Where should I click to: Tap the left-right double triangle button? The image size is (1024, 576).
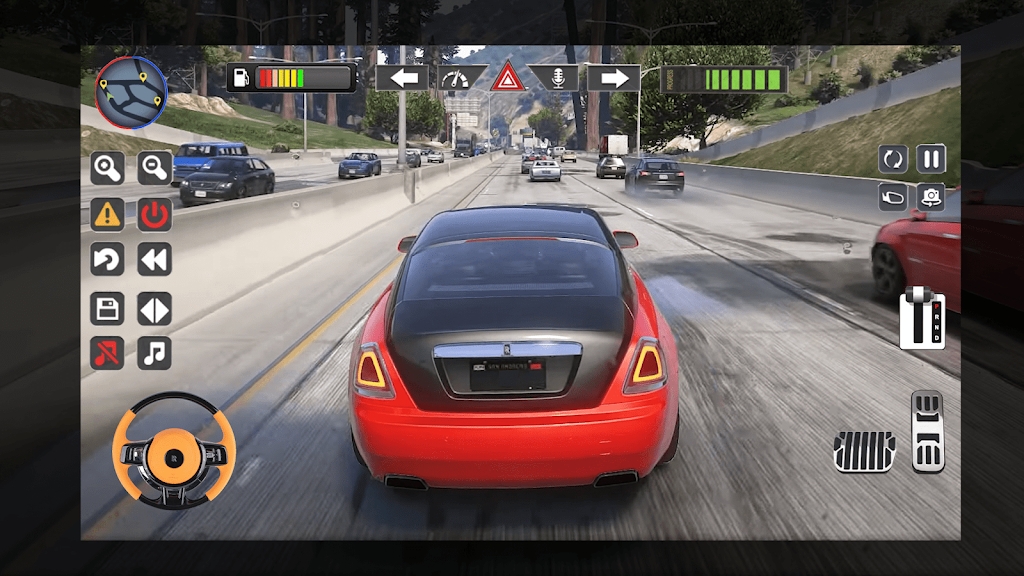[x=155, y=308]
